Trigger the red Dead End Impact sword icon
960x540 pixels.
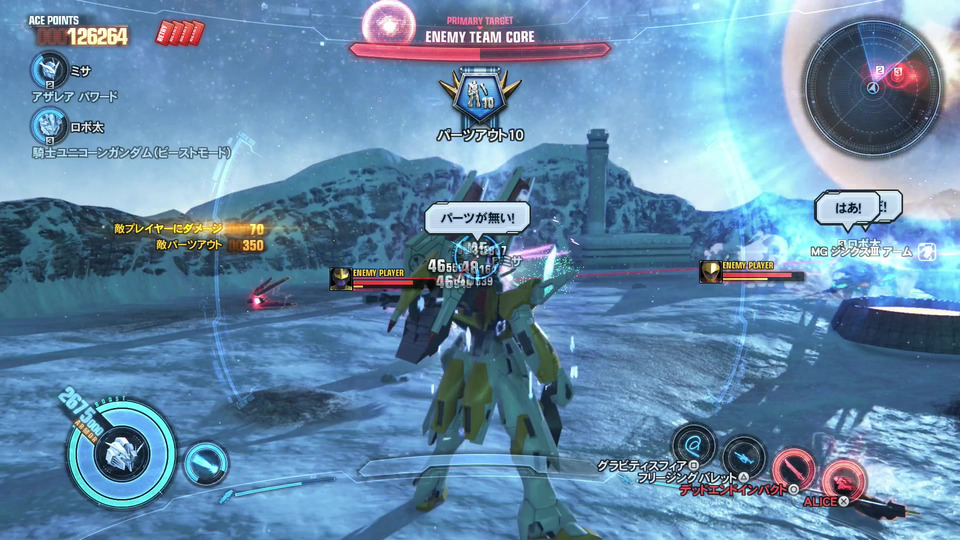point(793,468)
